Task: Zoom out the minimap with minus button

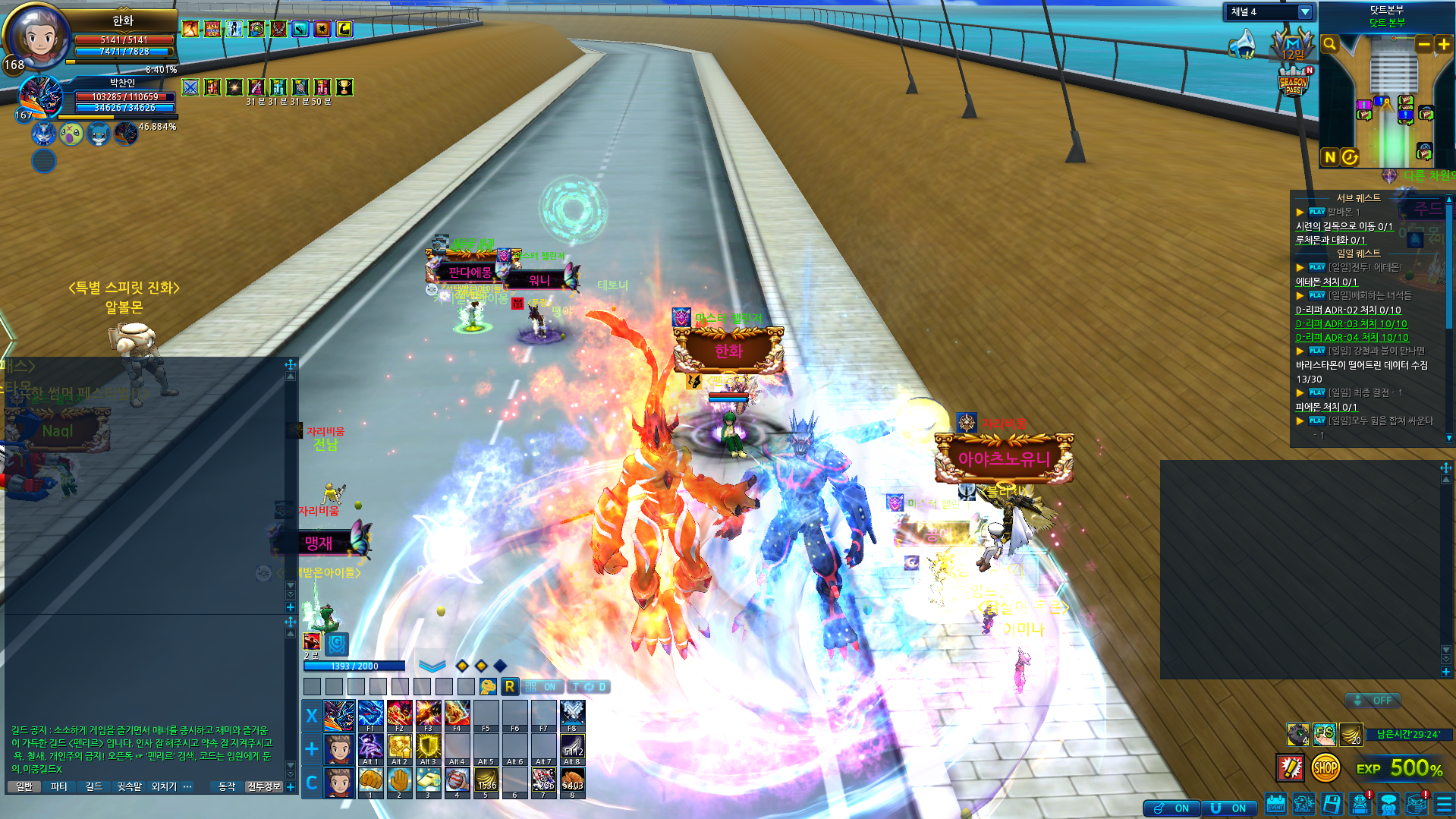Action: click(1423, 45)
